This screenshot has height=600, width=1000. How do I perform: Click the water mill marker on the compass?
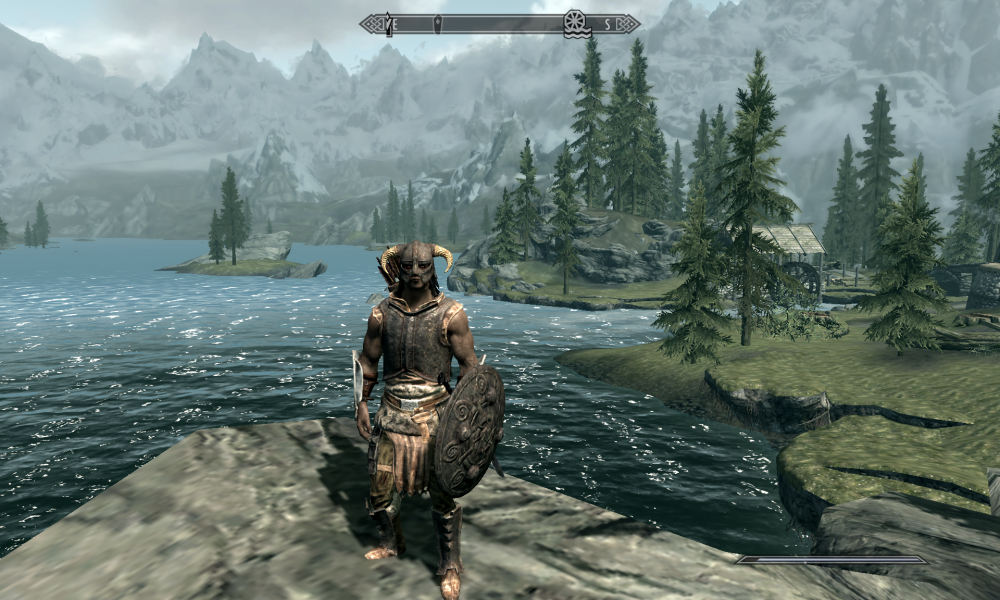point(575,23)
